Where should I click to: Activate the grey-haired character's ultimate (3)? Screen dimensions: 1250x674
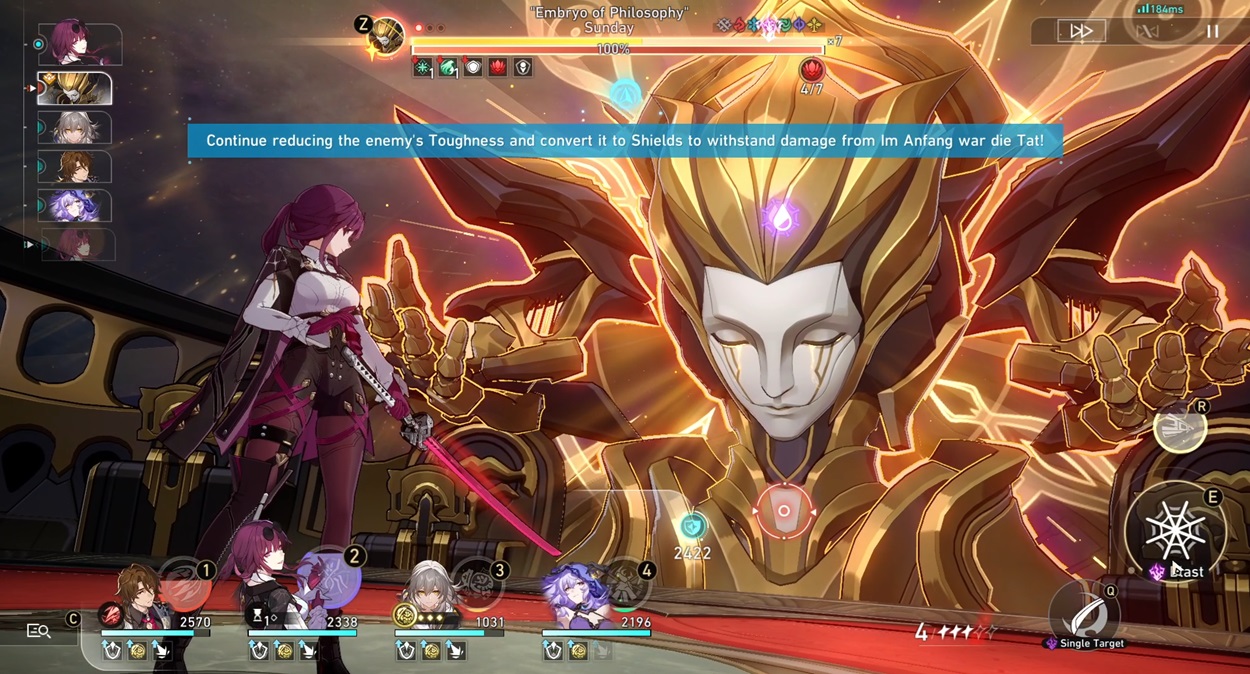pyautogui.click(x=476, y=582)
